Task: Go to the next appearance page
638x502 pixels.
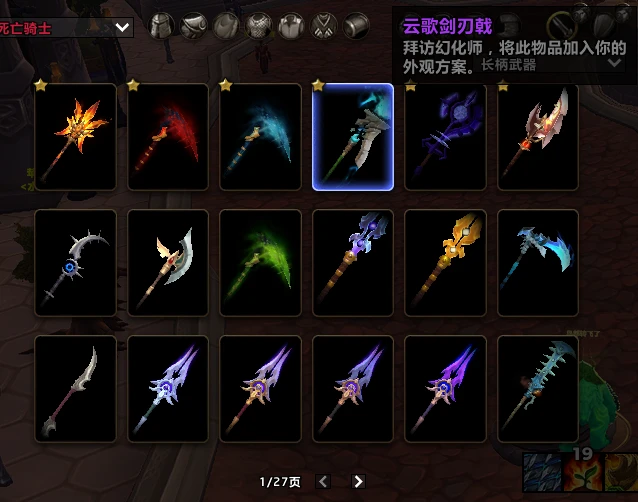Action: click(x=358, y=481)
